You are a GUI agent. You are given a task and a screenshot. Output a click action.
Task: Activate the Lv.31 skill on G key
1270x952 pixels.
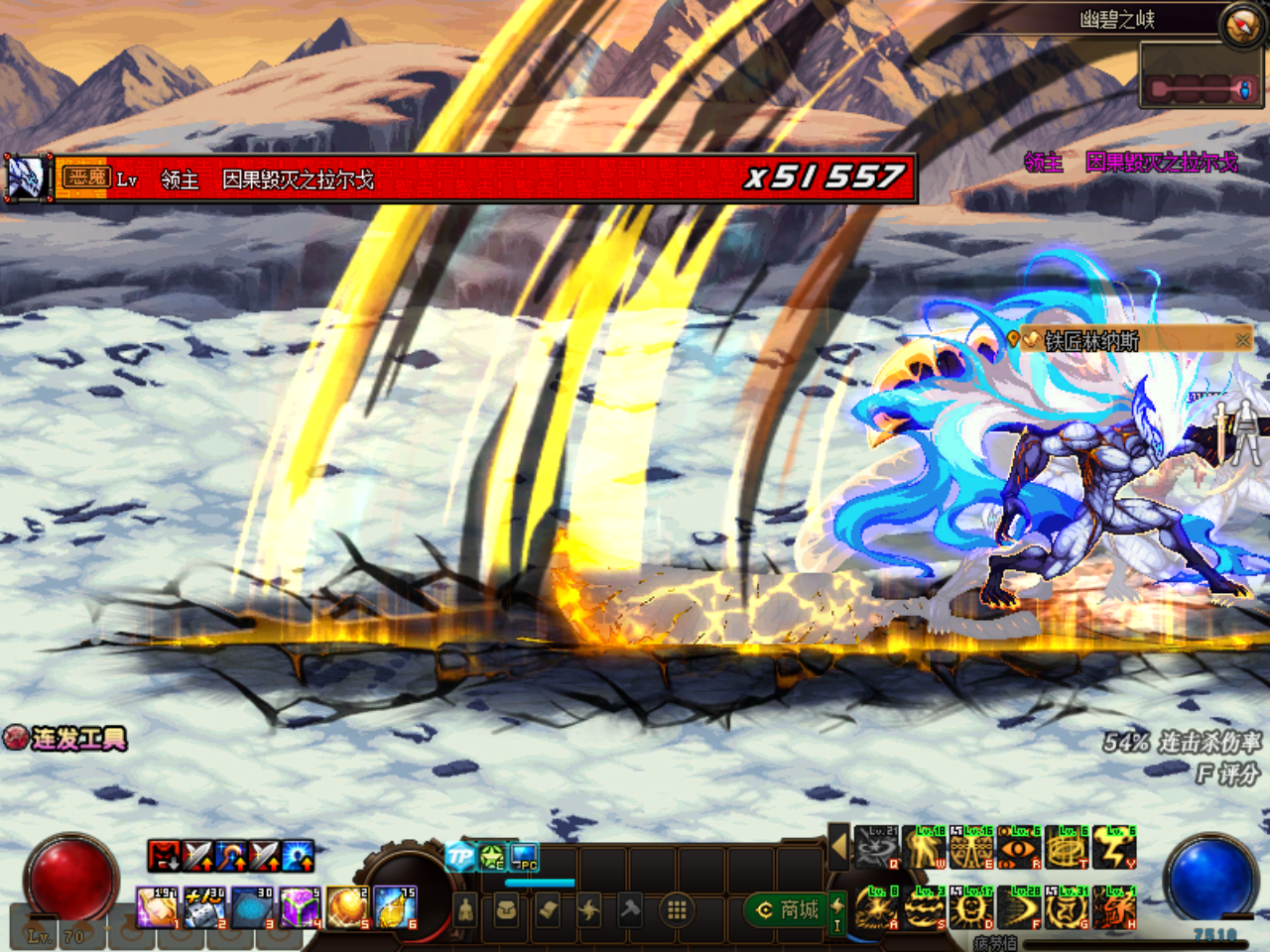point(1067,908)
